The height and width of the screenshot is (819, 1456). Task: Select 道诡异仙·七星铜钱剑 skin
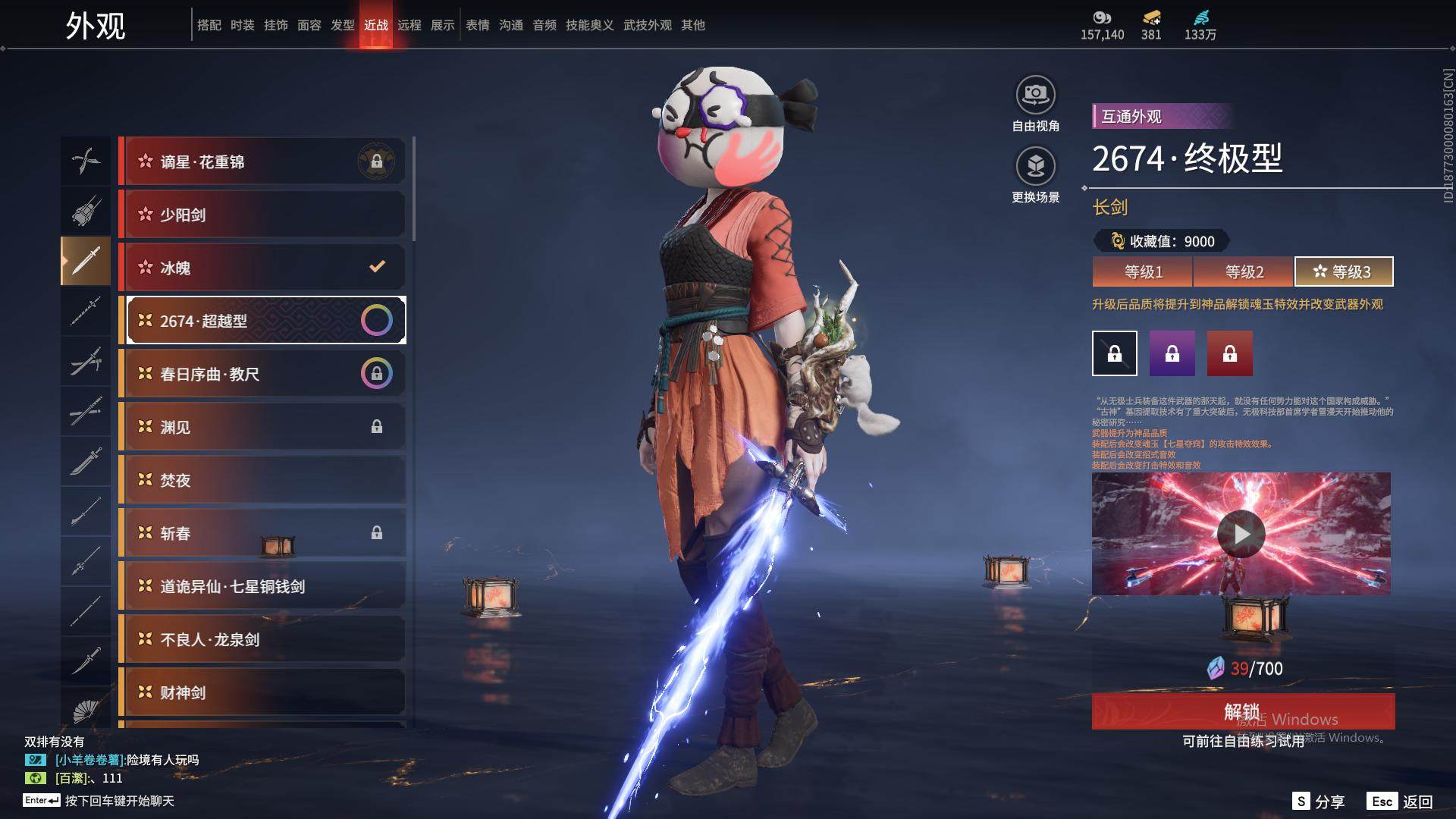coord(262,586)
